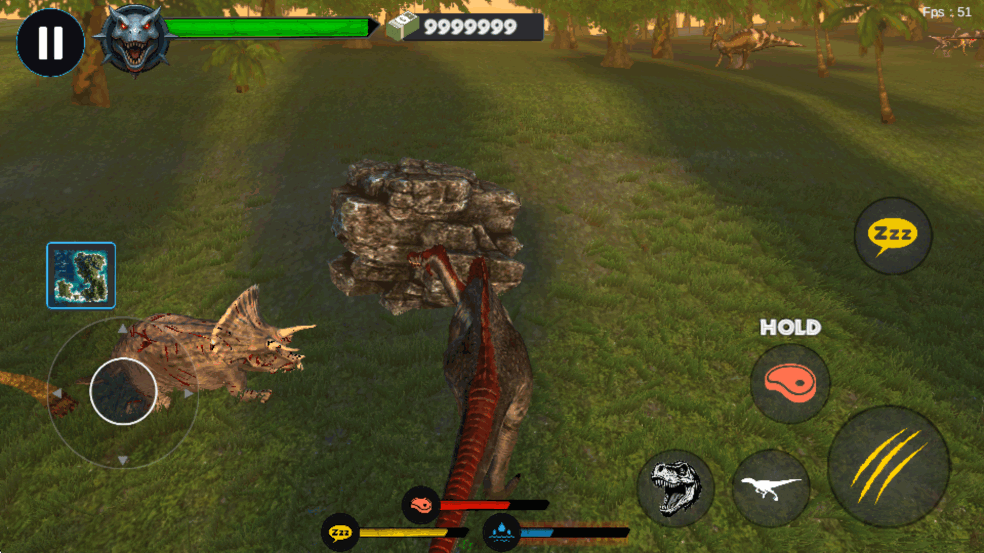Attack with the yellow claw slash button
Screen dimensions: 984x553
click(888, 466)
